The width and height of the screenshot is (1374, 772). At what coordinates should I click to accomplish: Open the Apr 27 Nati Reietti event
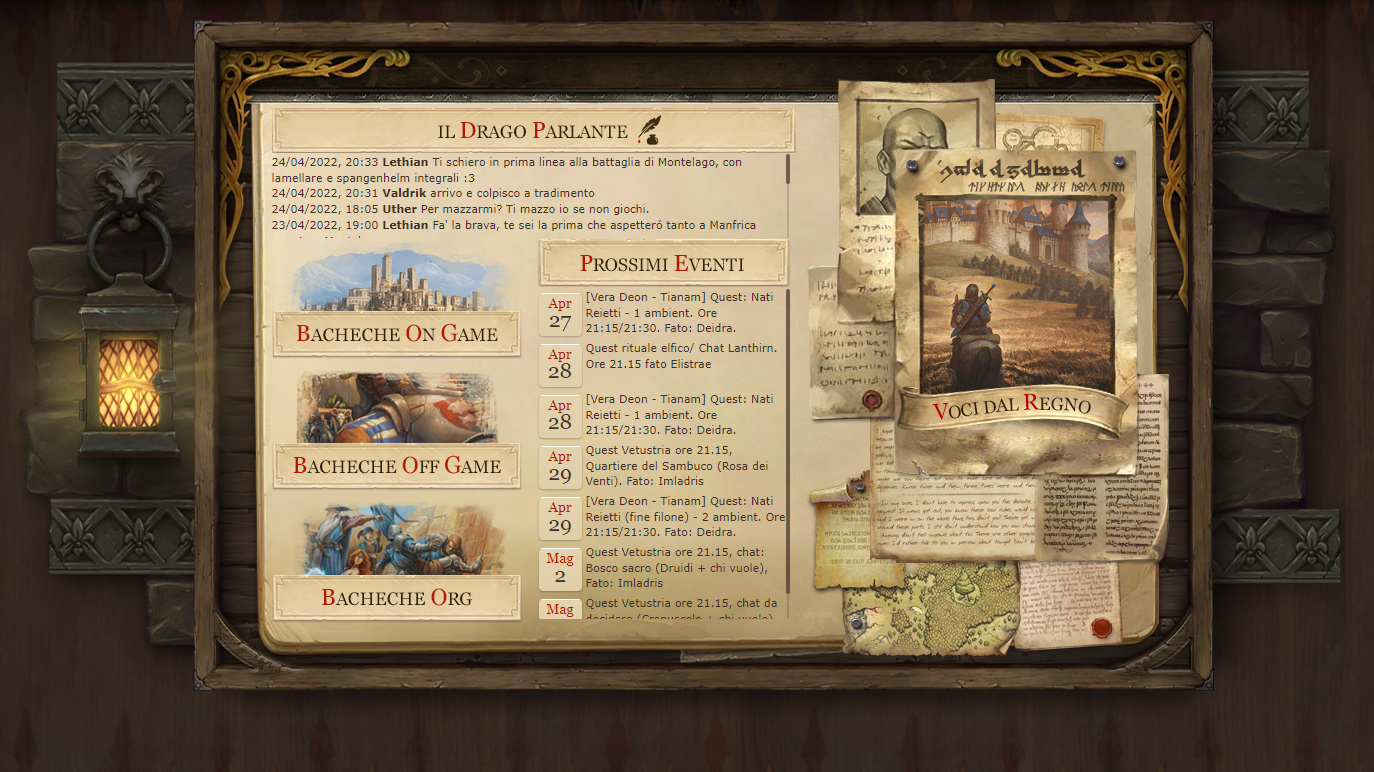pos(680,313)
